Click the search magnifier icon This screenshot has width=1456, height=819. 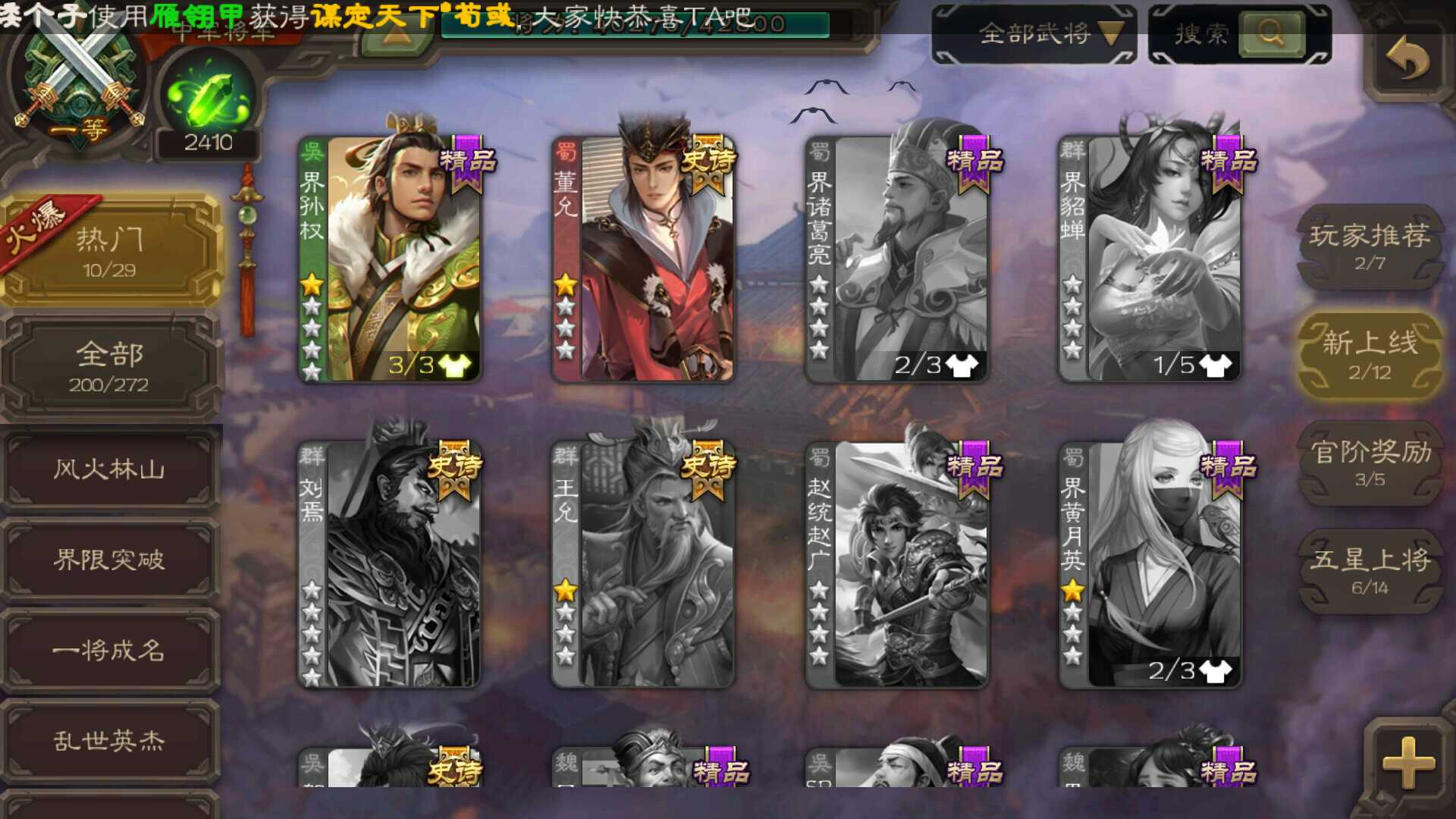[x=1271, y=32]
